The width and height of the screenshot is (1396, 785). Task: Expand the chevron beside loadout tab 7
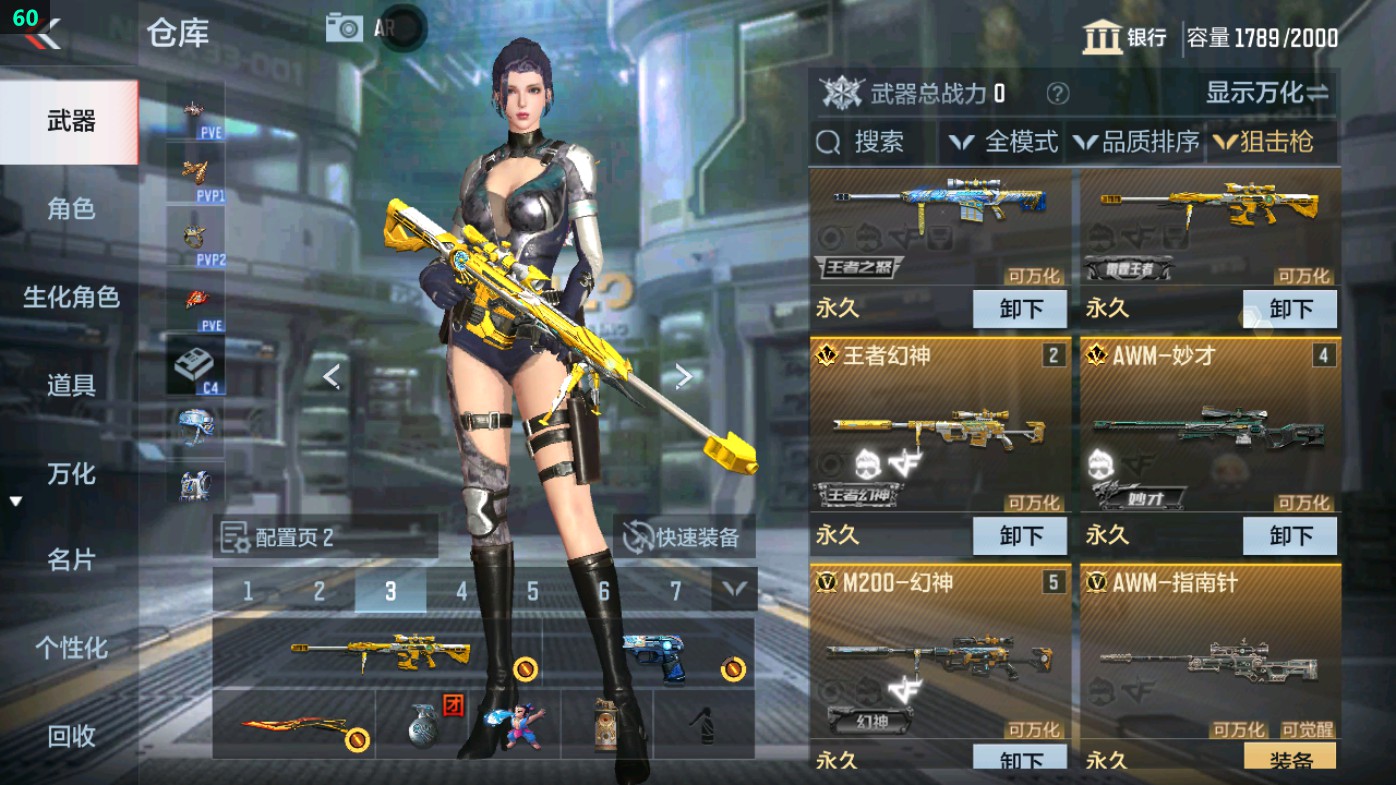733,591
